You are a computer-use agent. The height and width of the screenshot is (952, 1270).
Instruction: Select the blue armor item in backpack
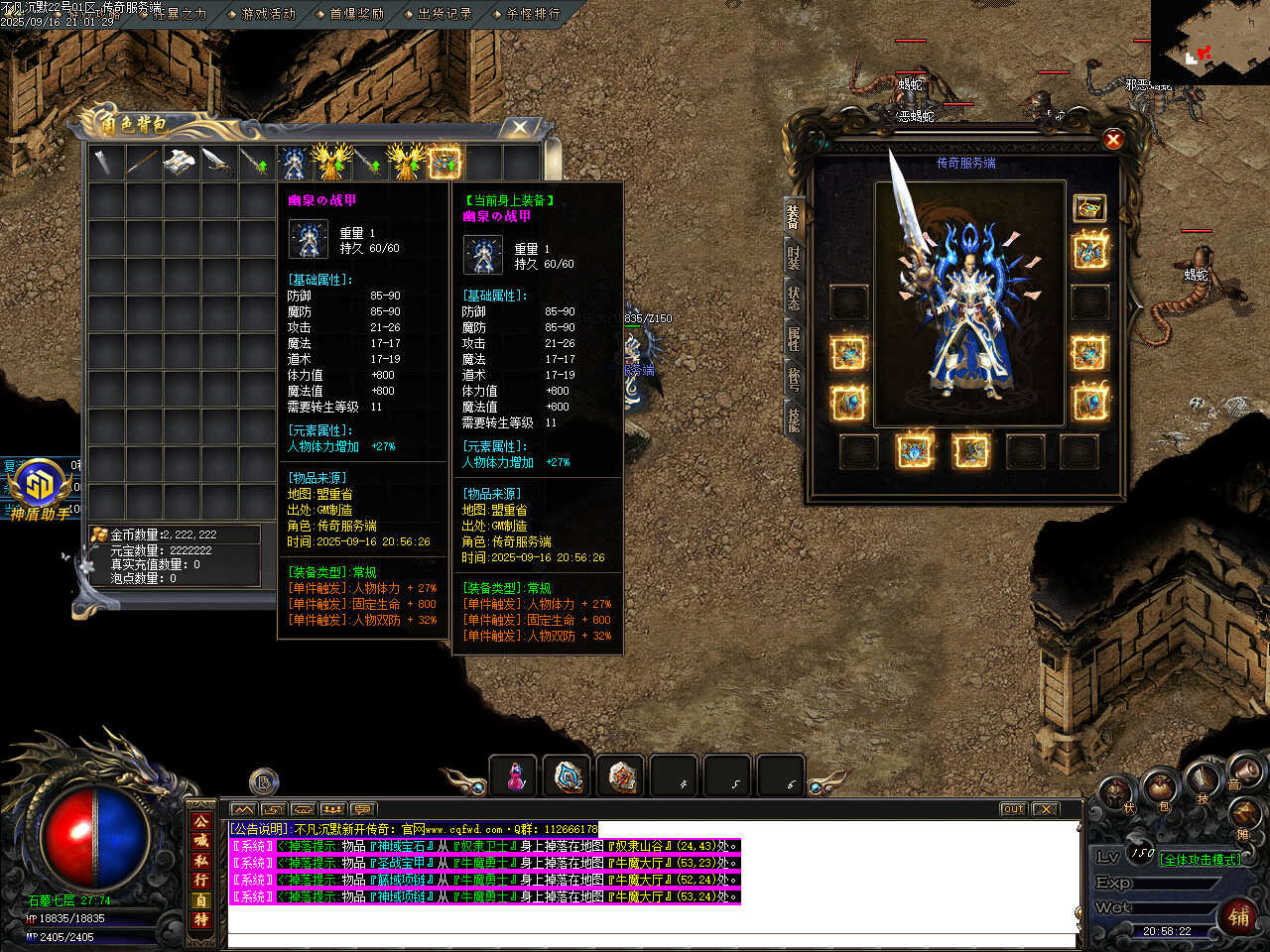(x=293, y=162)
